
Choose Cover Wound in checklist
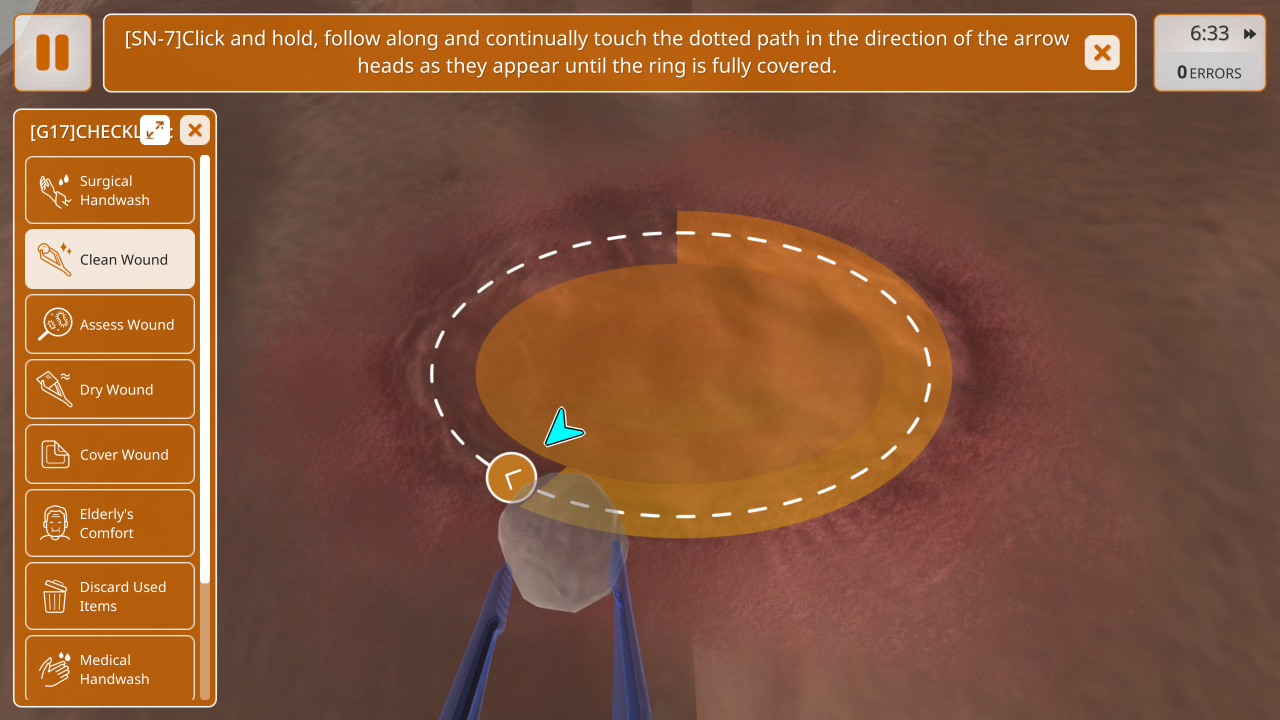[110, 454]
